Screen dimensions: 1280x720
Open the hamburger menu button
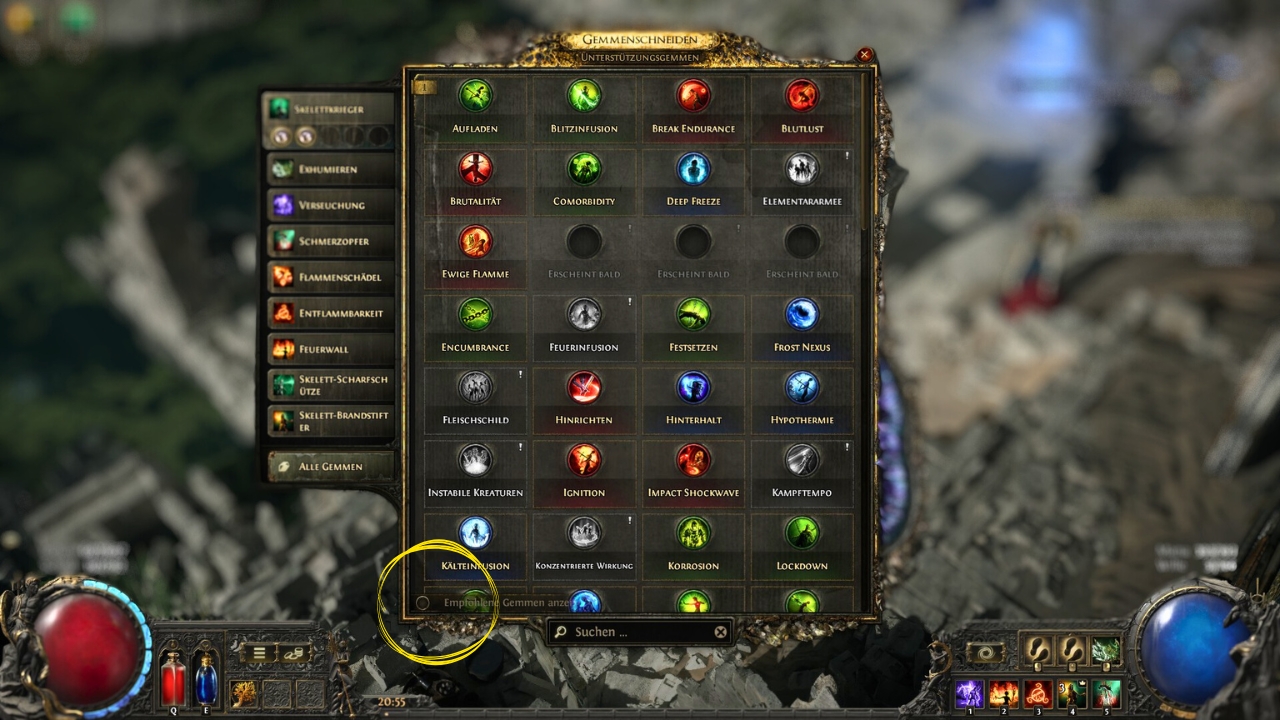[x=259, y=653]
